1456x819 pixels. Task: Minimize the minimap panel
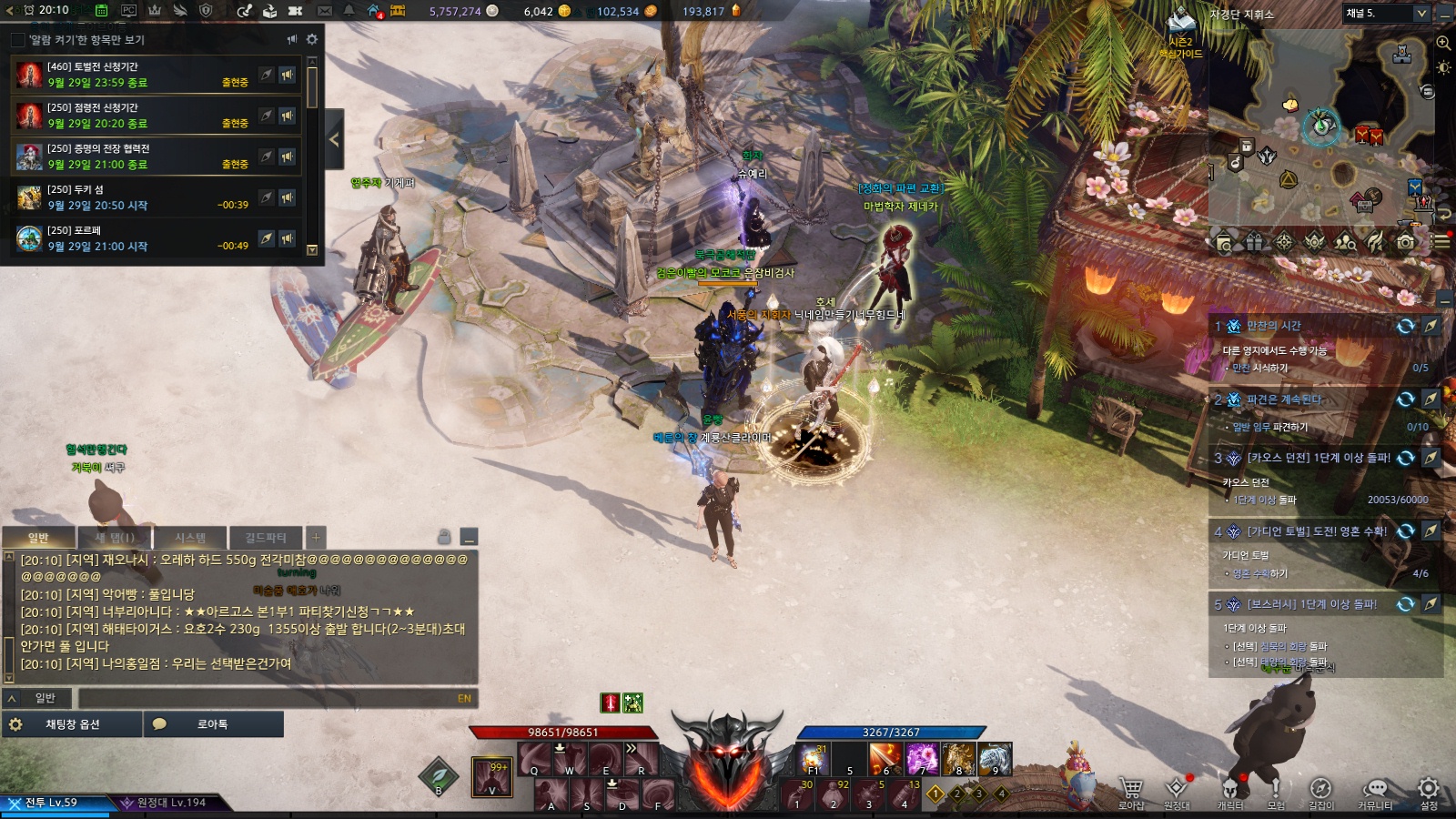pos(1446,13)
